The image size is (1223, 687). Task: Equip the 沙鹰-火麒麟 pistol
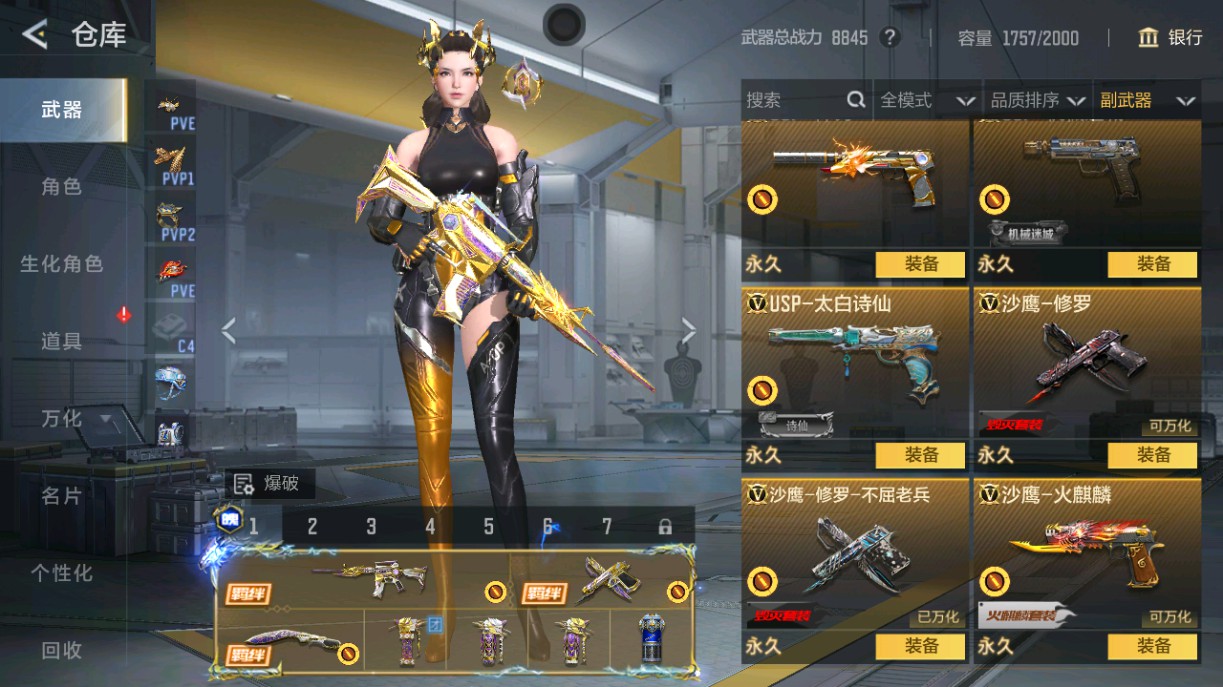coord(1152,646)
